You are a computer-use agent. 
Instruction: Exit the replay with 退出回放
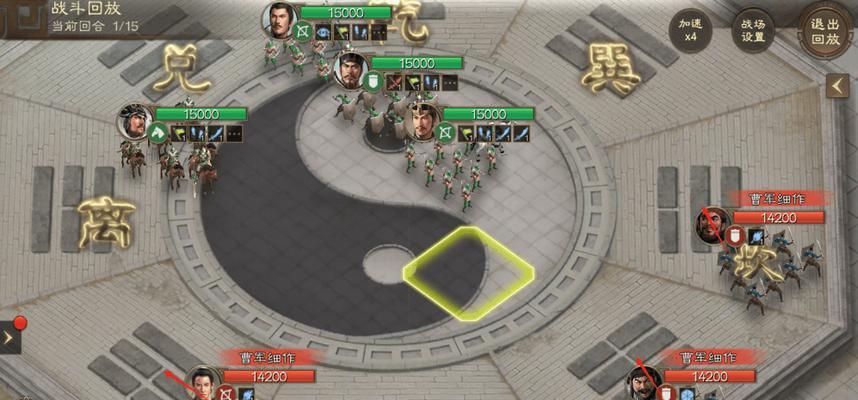pyautogui.click(x=823, y=31)
